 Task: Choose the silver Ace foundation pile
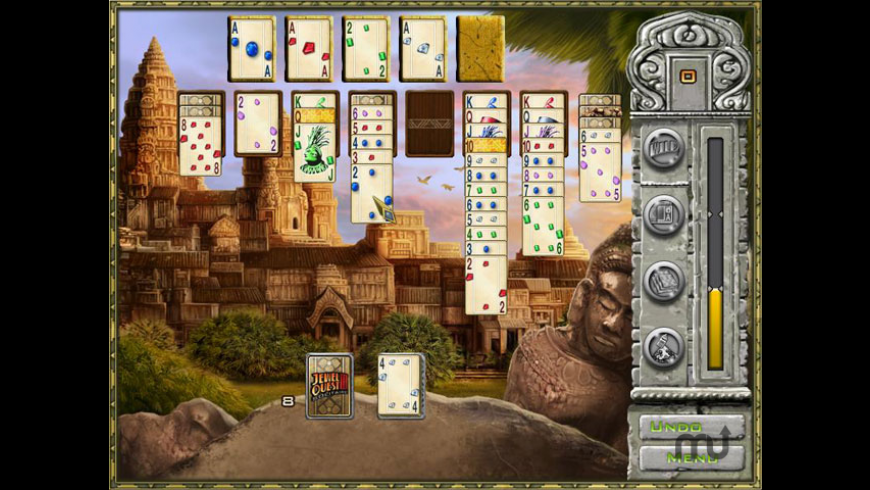coord(422,48)
